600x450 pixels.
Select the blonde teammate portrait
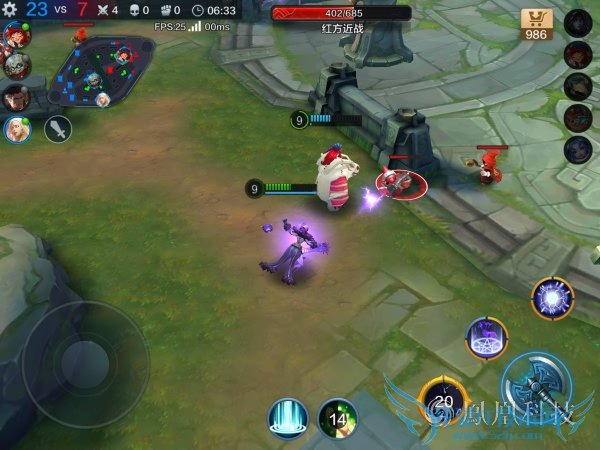click(16, 128)
